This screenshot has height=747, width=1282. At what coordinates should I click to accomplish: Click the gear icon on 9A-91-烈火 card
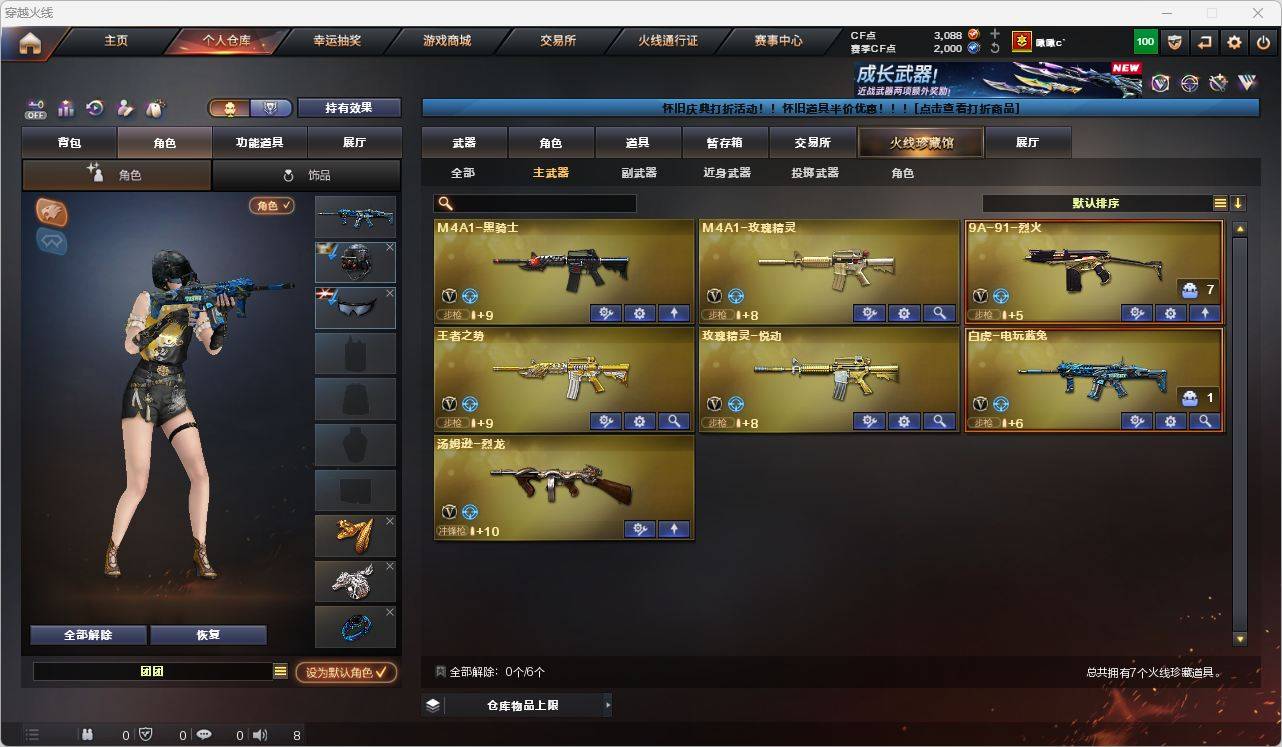[x=1170, y=313]
